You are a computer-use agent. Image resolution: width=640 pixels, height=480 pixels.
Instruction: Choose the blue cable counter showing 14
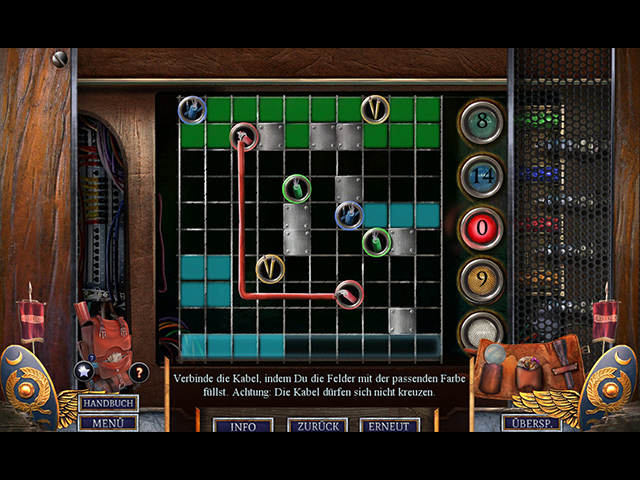pos(481,175)
